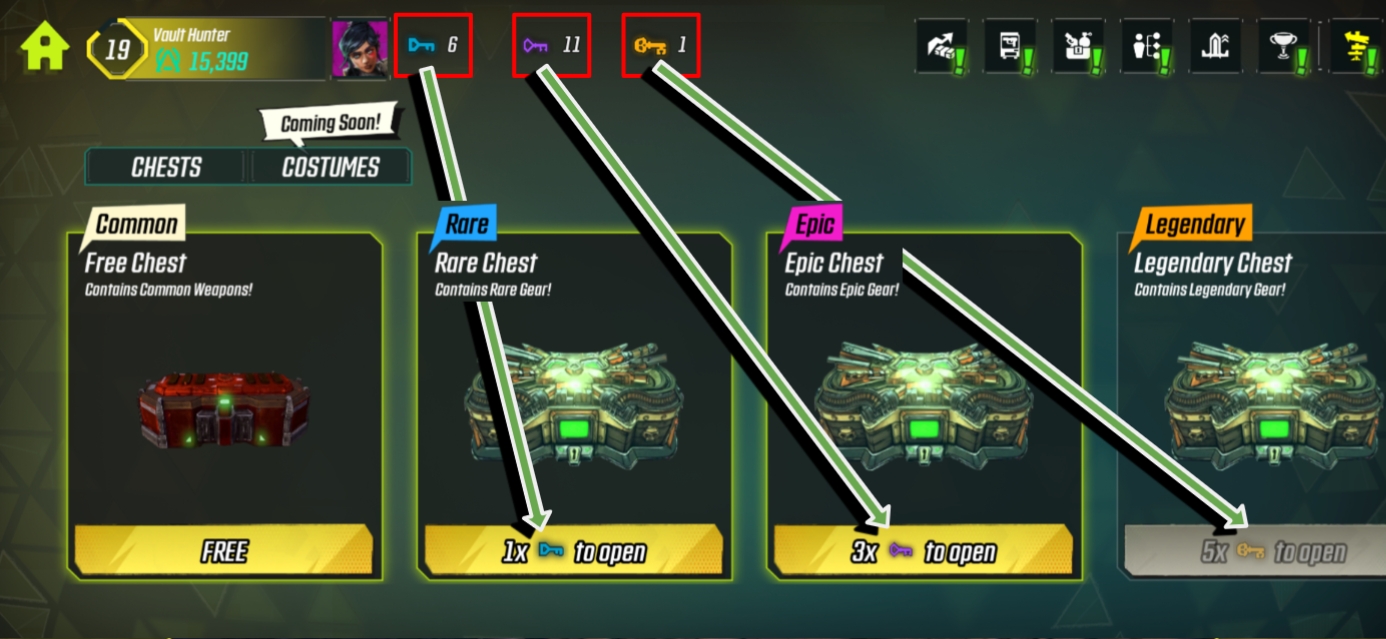Go to the green home icon

click(45, 47)
